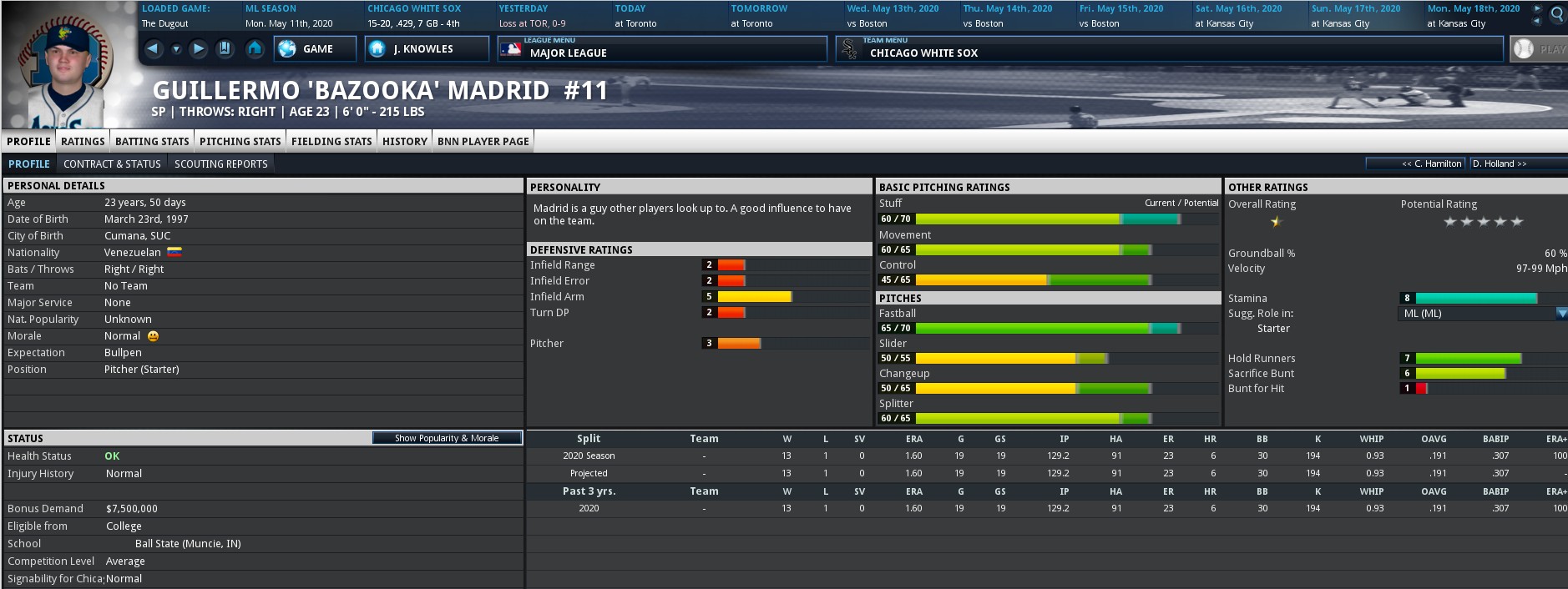
Task: Click the home icon button
Action: click(255, 49)
